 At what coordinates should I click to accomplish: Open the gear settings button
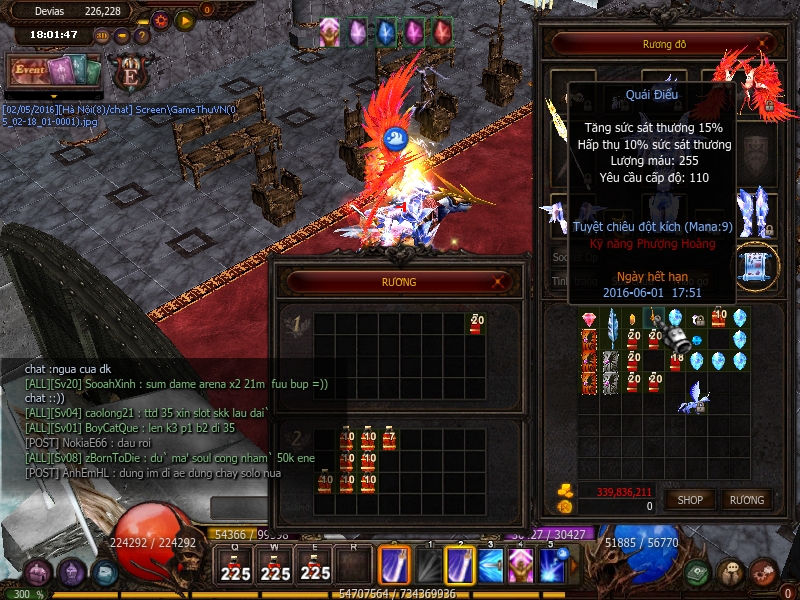click(162, 19)
